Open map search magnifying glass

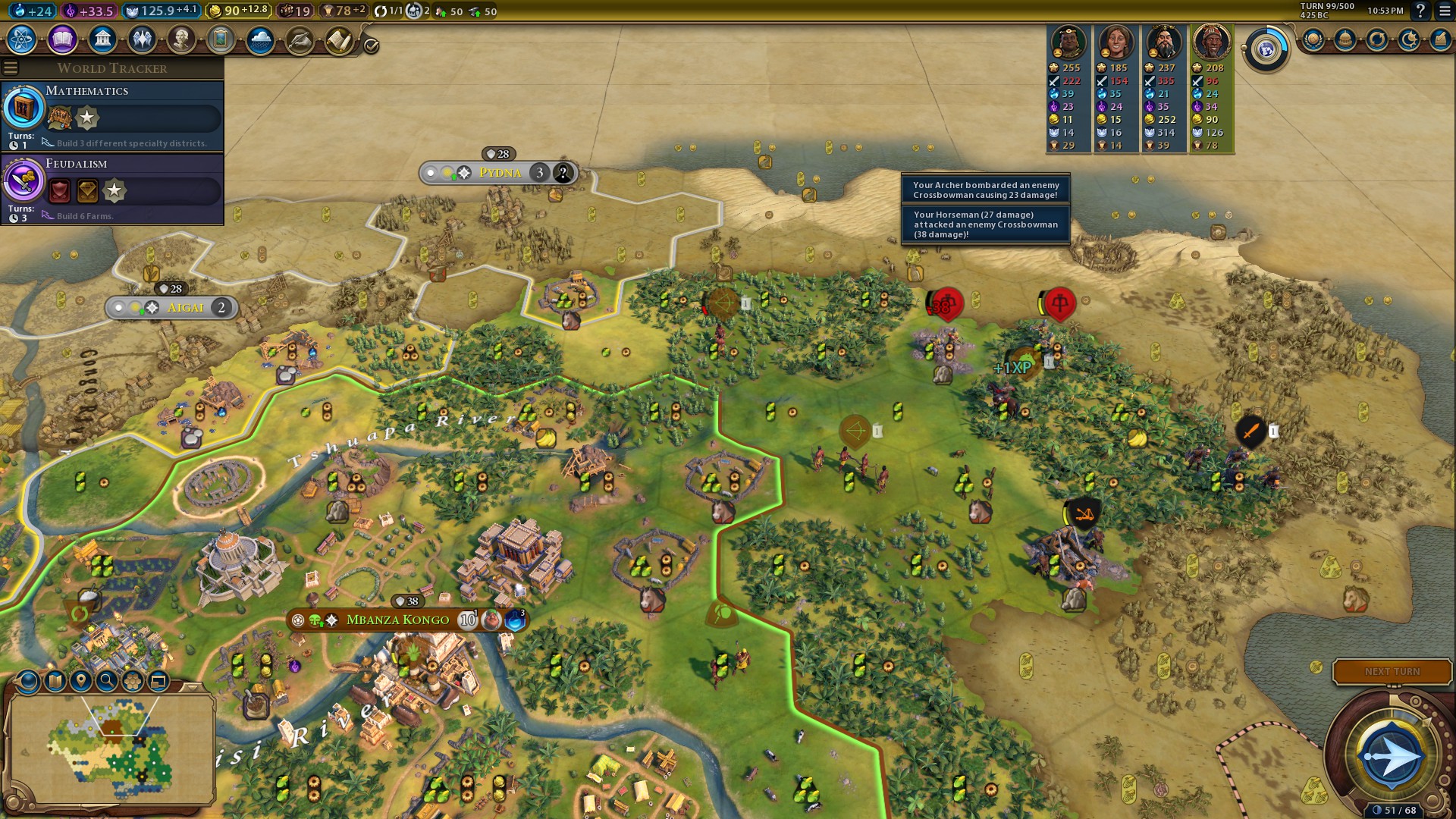107,681
